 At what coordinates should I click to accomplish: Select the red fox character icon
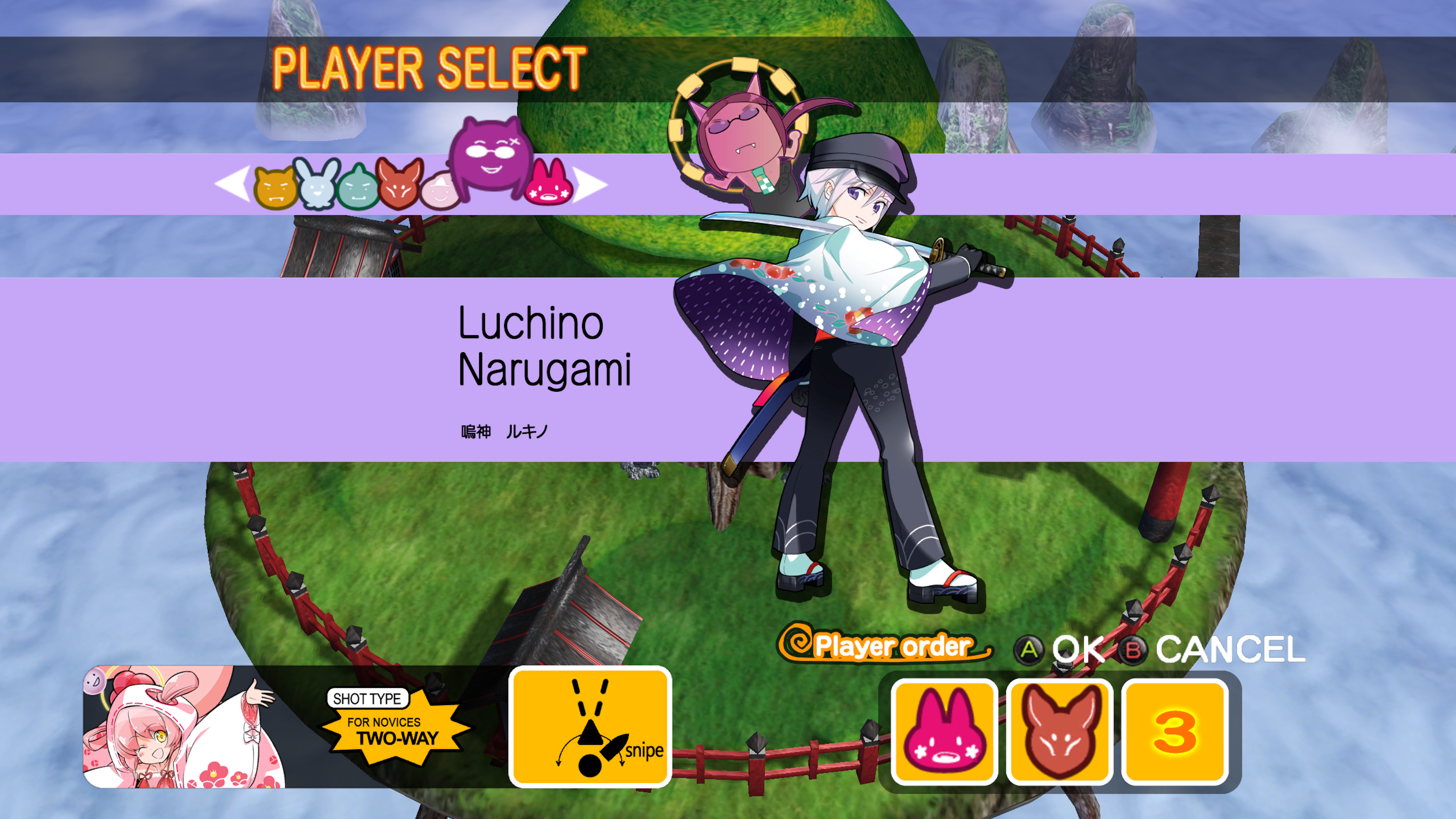[x=400, y=184]
